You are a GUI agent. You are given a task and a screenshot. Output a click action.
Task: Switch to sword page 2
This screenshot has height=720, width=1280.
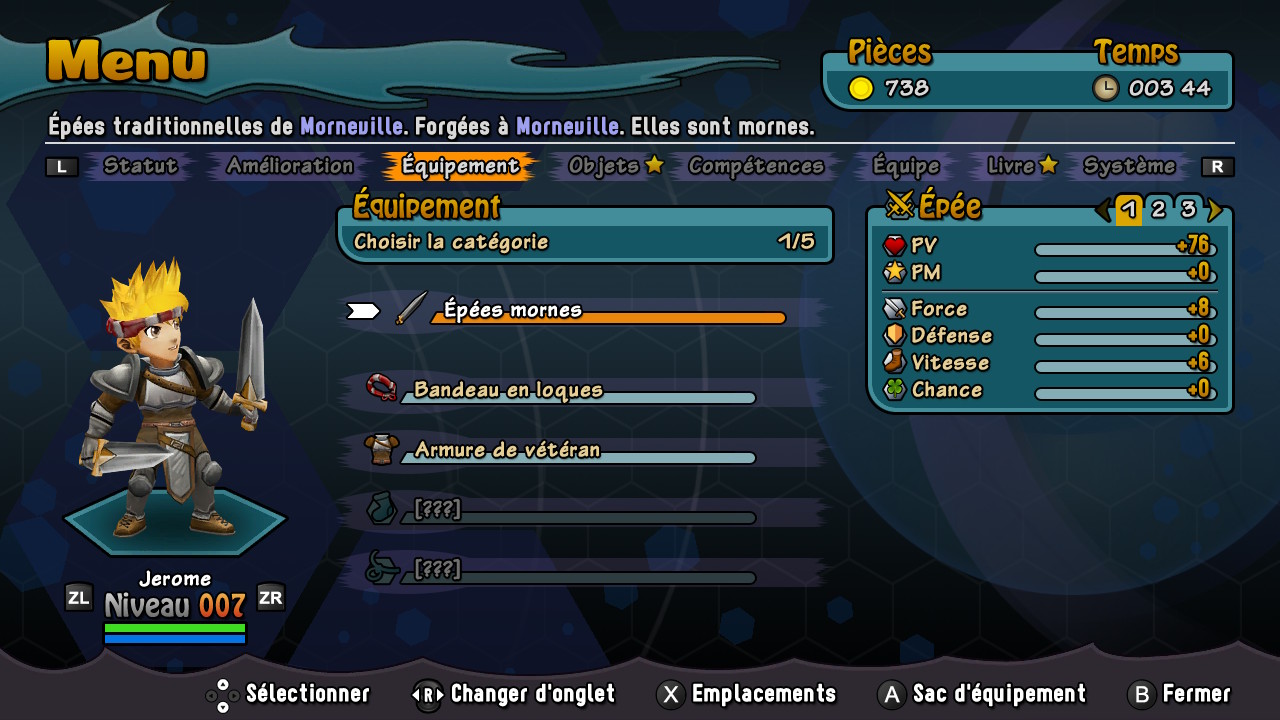1158,209
